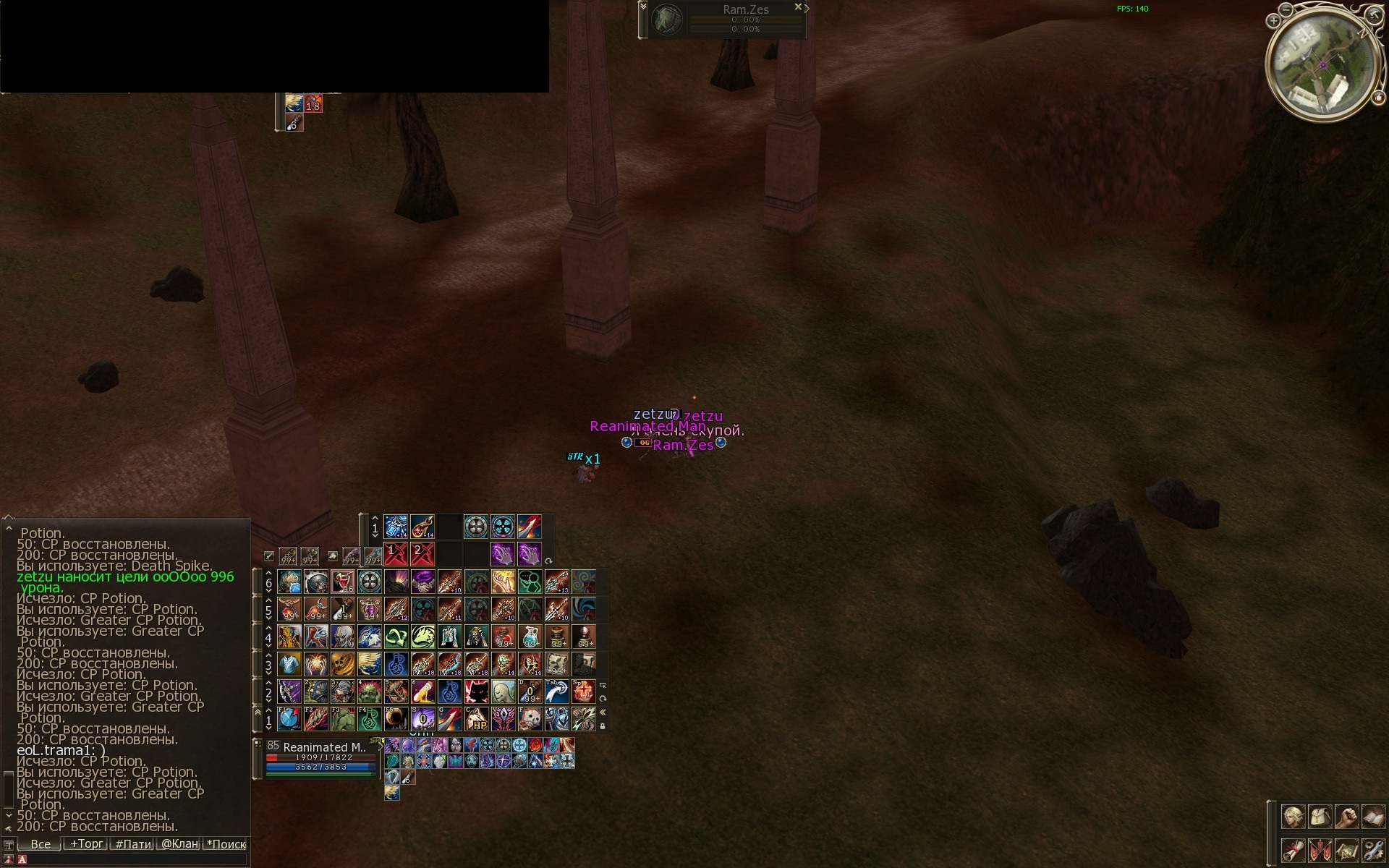The height and width of the screenshot is (868, 1389).
Task: Open the actions menu fist icon
Action: (1346, 817)
